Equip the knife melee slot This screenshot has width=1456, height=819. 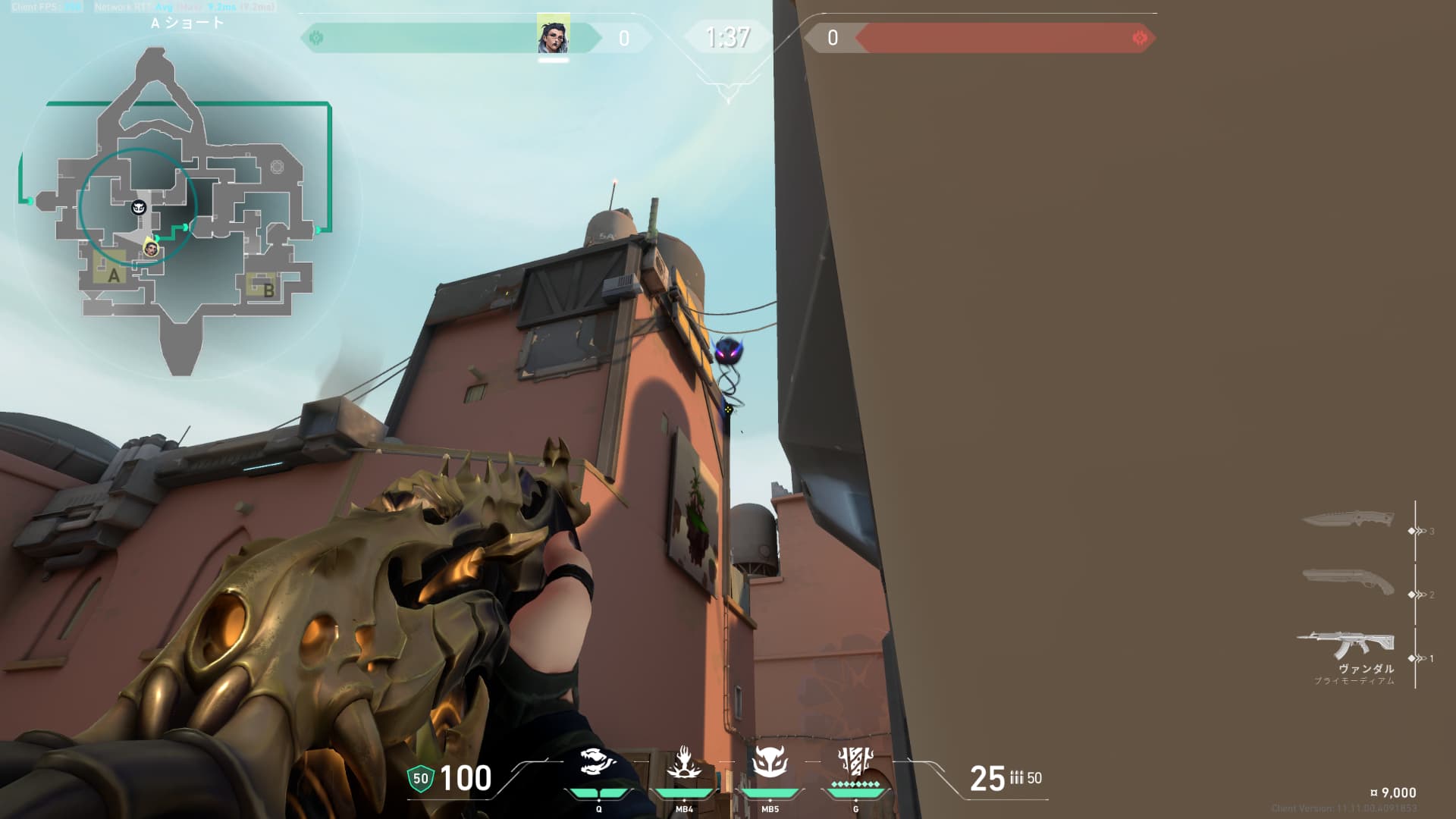pyautogui.click(x=1348, y=520)
